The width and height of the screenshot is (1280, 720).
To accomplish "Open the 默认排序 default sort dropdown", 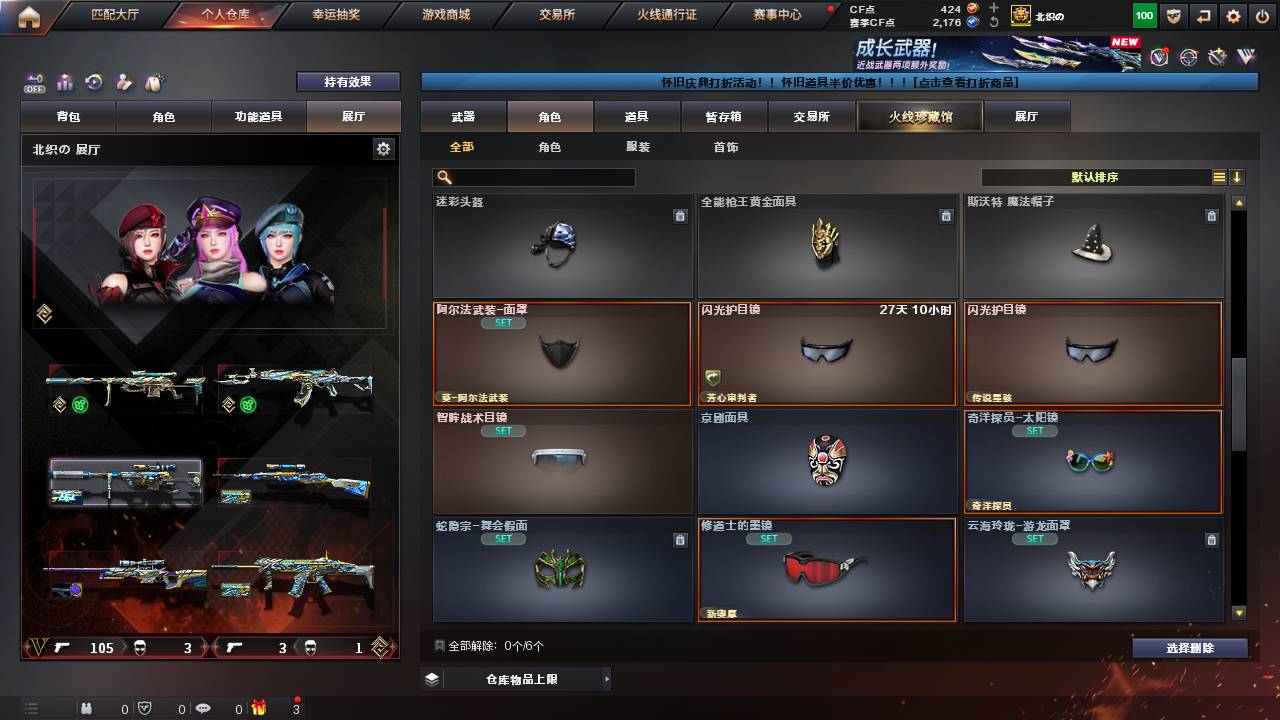I will (1095, 177).
